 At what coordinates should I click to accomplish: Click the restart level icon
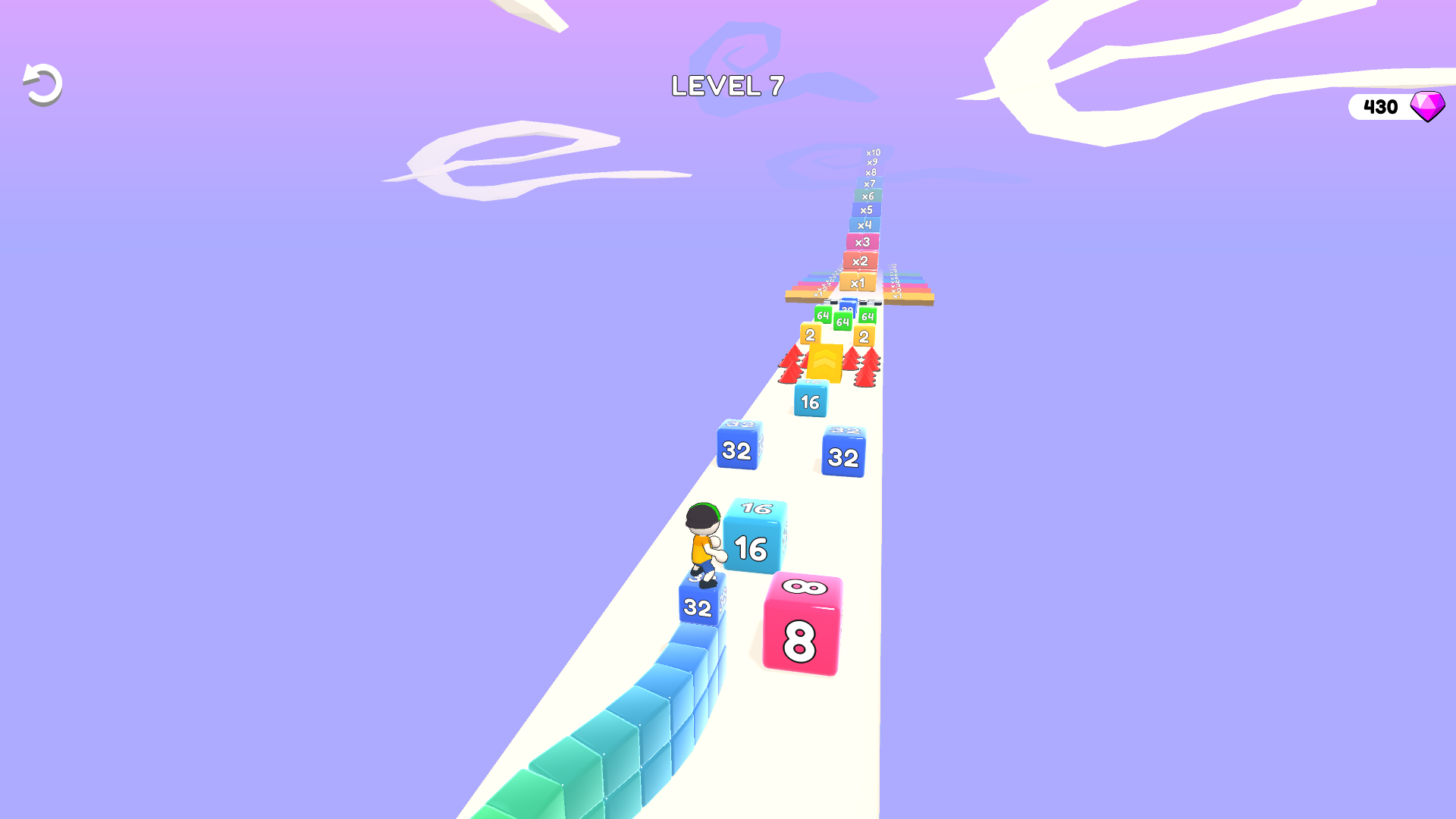pyautogui.click(x=42, y=83)
